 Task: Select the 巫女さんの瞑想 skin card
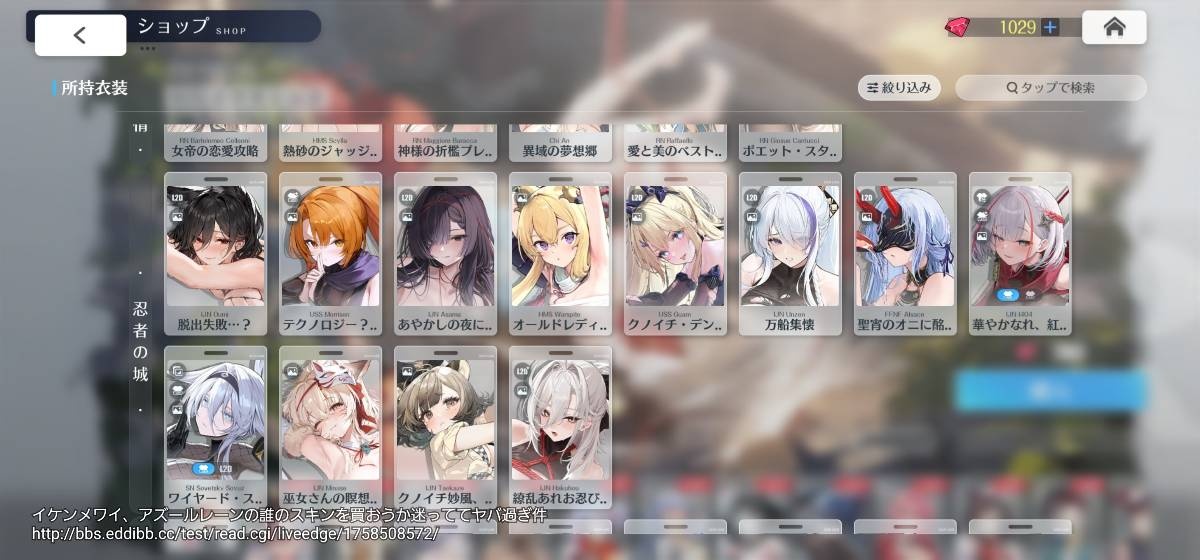330,427
